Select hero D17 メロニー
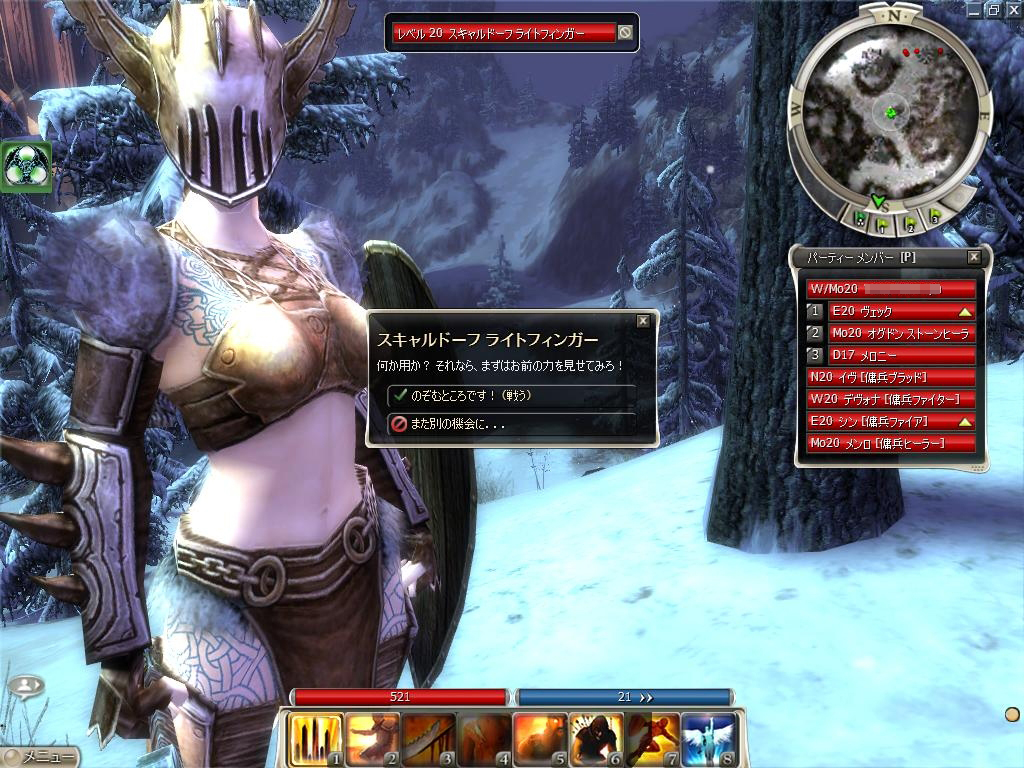The width and height of the screenshot is (1024, 768). tap(900, 355)
